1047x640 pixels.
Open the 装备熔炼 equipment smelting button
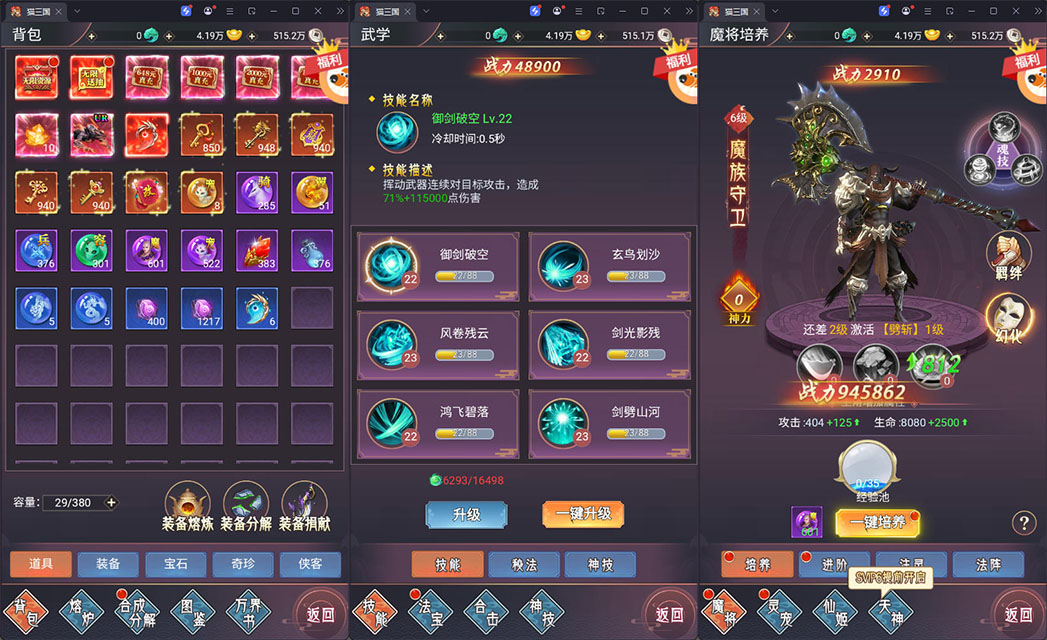(187, 504)
